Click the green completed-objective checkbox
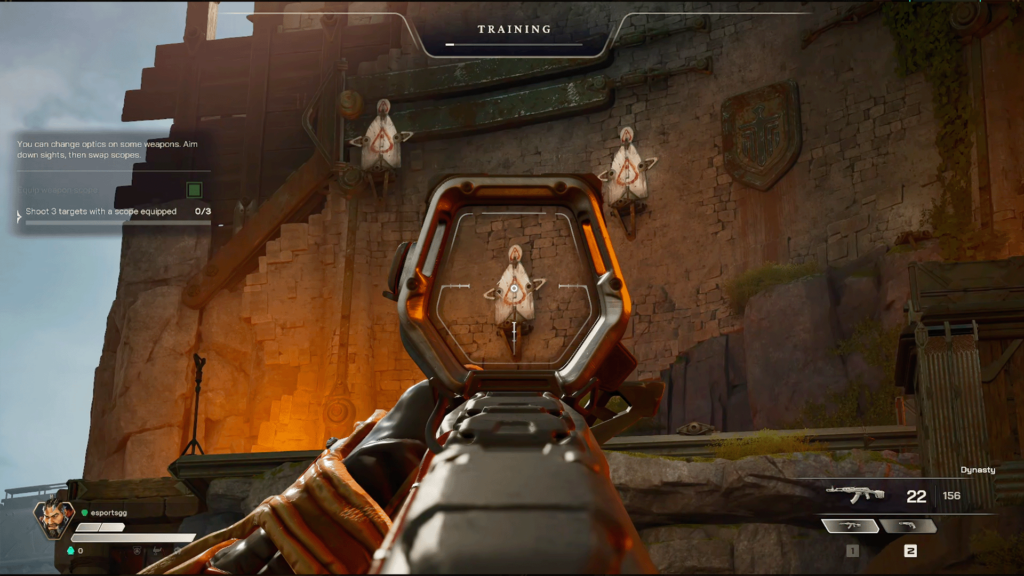The width and height of the screenshot is (1024, 576). [x=194, y=189]
